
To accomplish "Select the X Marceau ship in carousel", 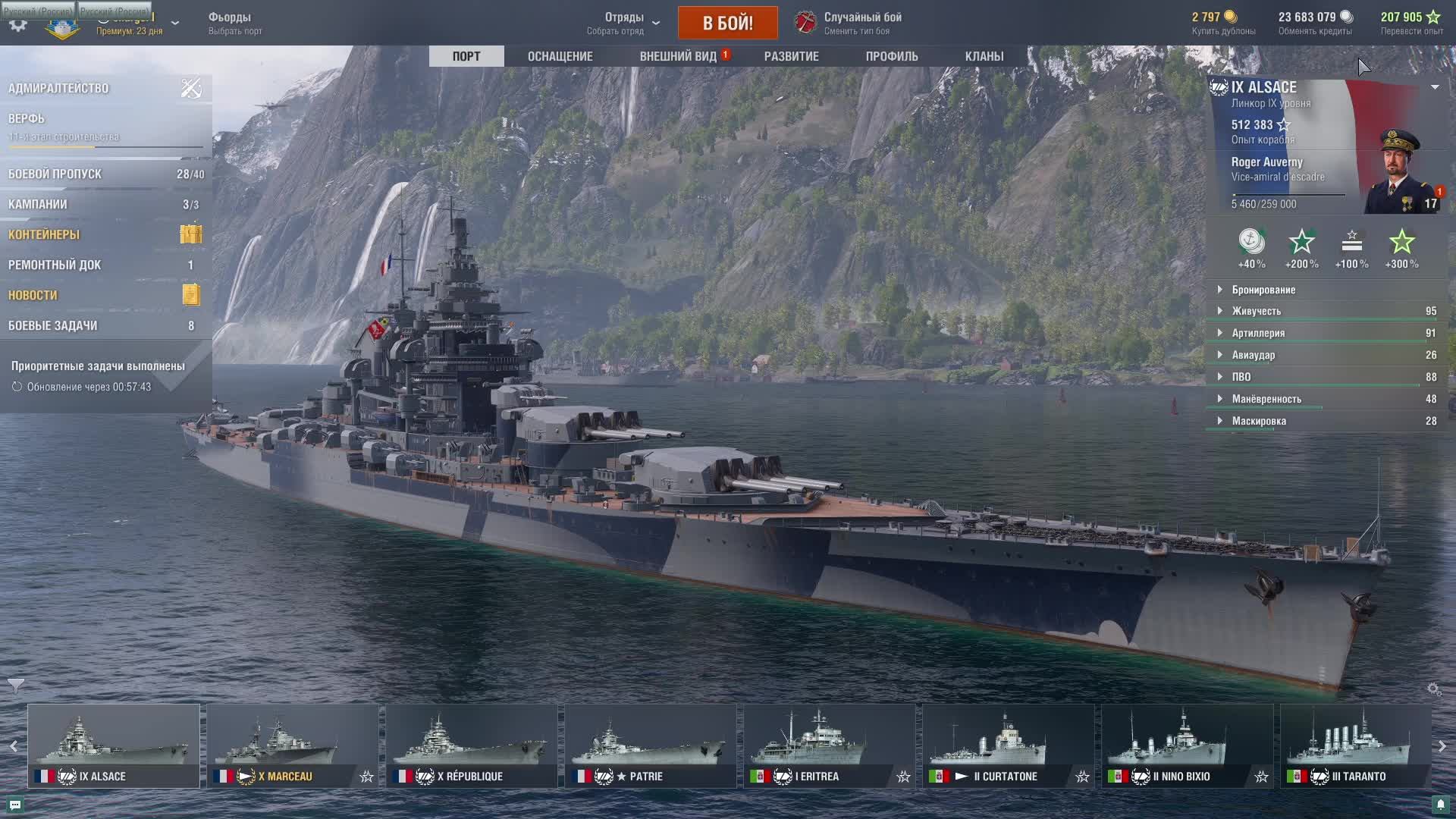I will [292, 746].
